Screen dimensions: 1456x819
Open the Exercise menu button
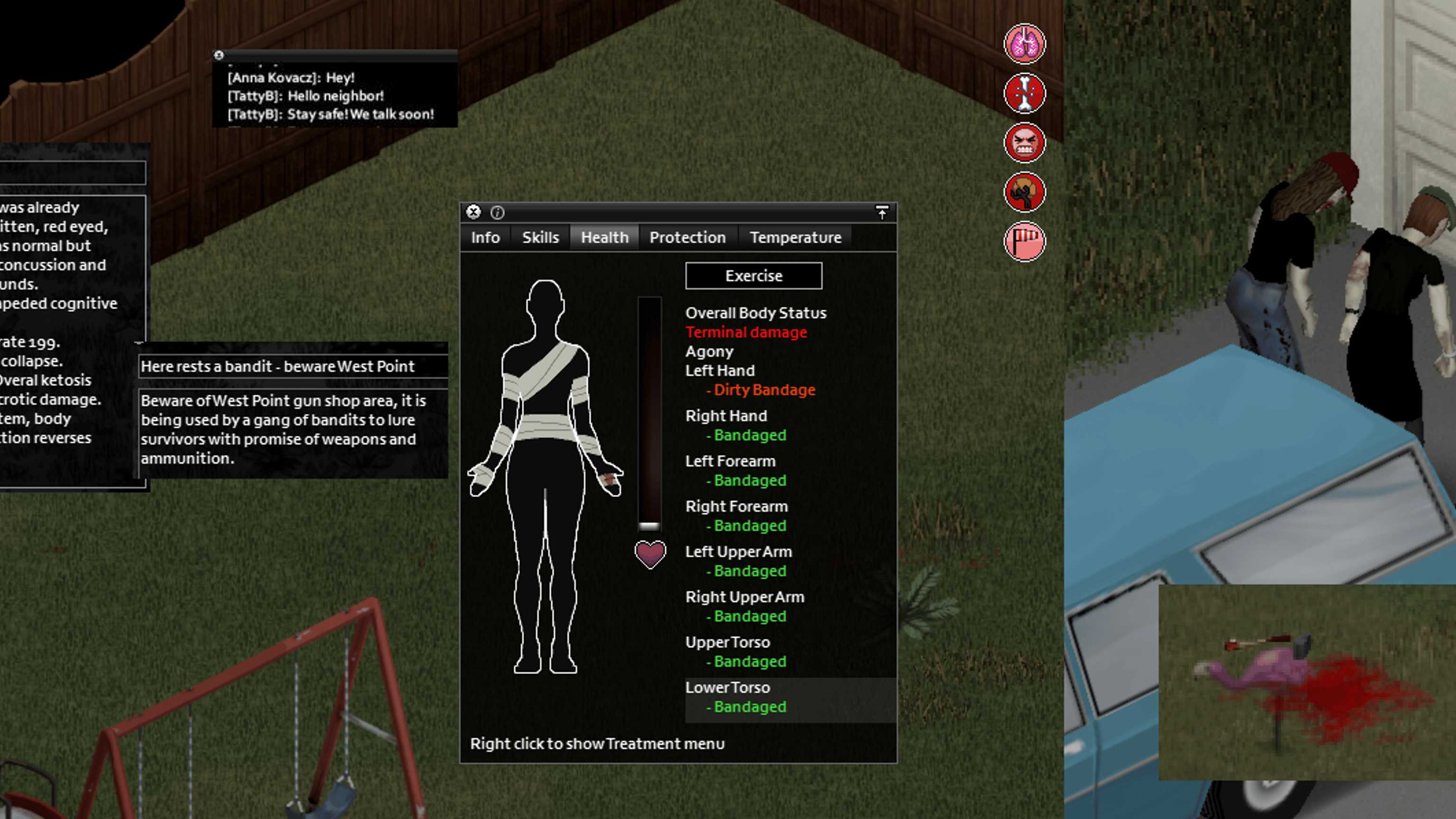click(x=754, y=276)
